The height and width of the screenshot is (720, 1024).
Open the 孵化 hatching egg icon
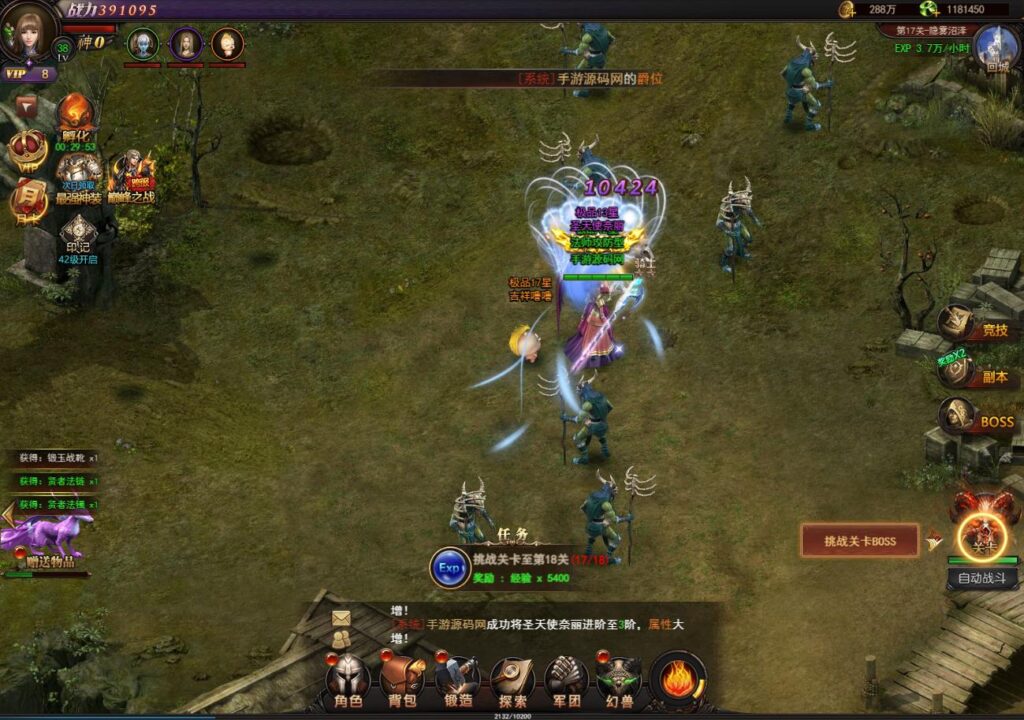76,115
